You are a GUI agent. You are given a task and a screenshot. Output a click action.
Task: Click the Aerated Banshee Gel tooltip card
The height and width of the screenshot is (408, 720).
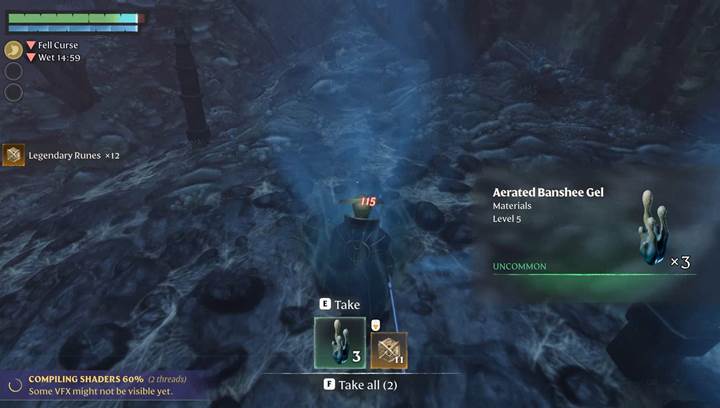(591, 233)
